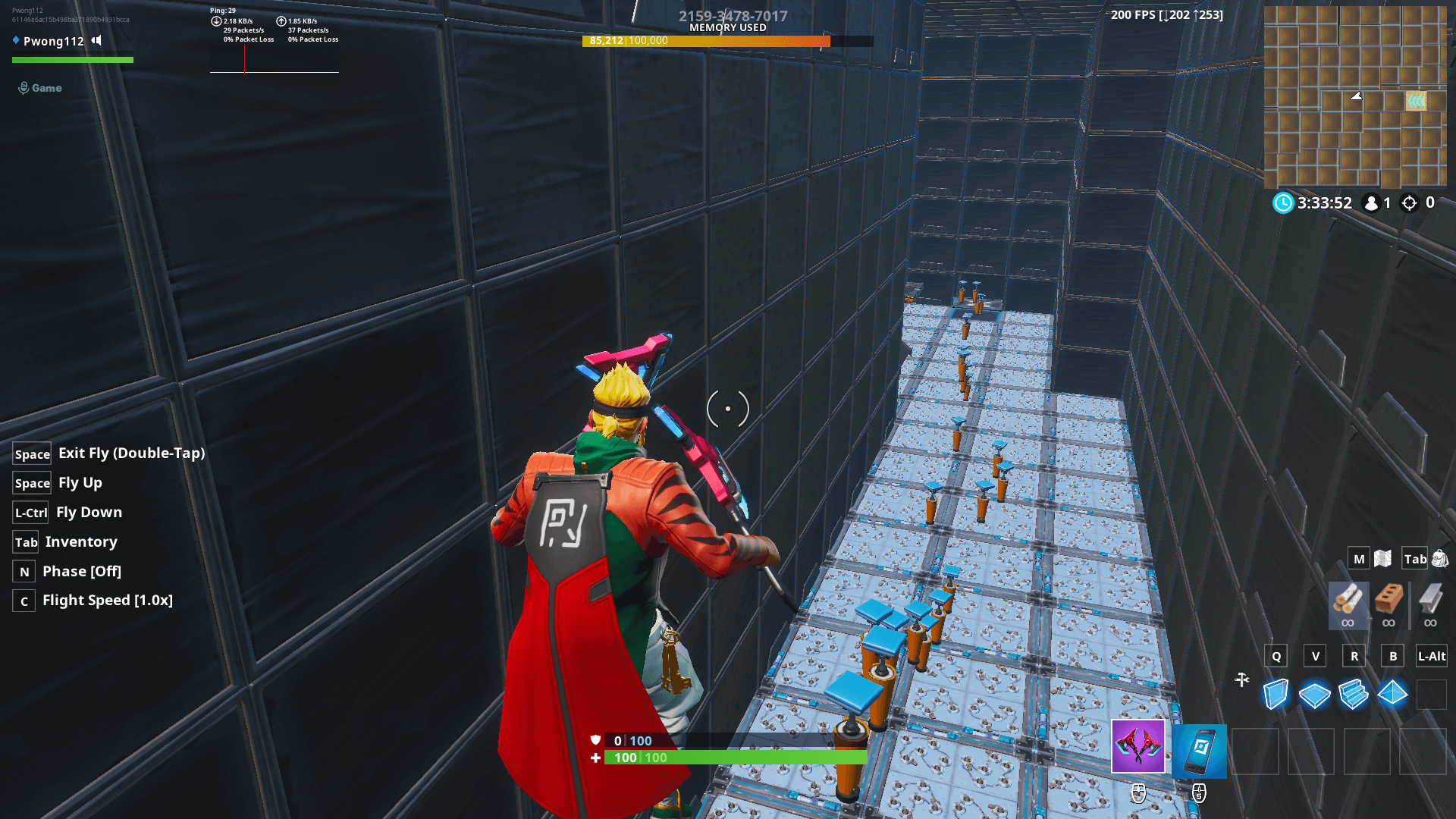Select the floor build piece
Viewport: 1456px width, 819px height.
[1314, 694]
